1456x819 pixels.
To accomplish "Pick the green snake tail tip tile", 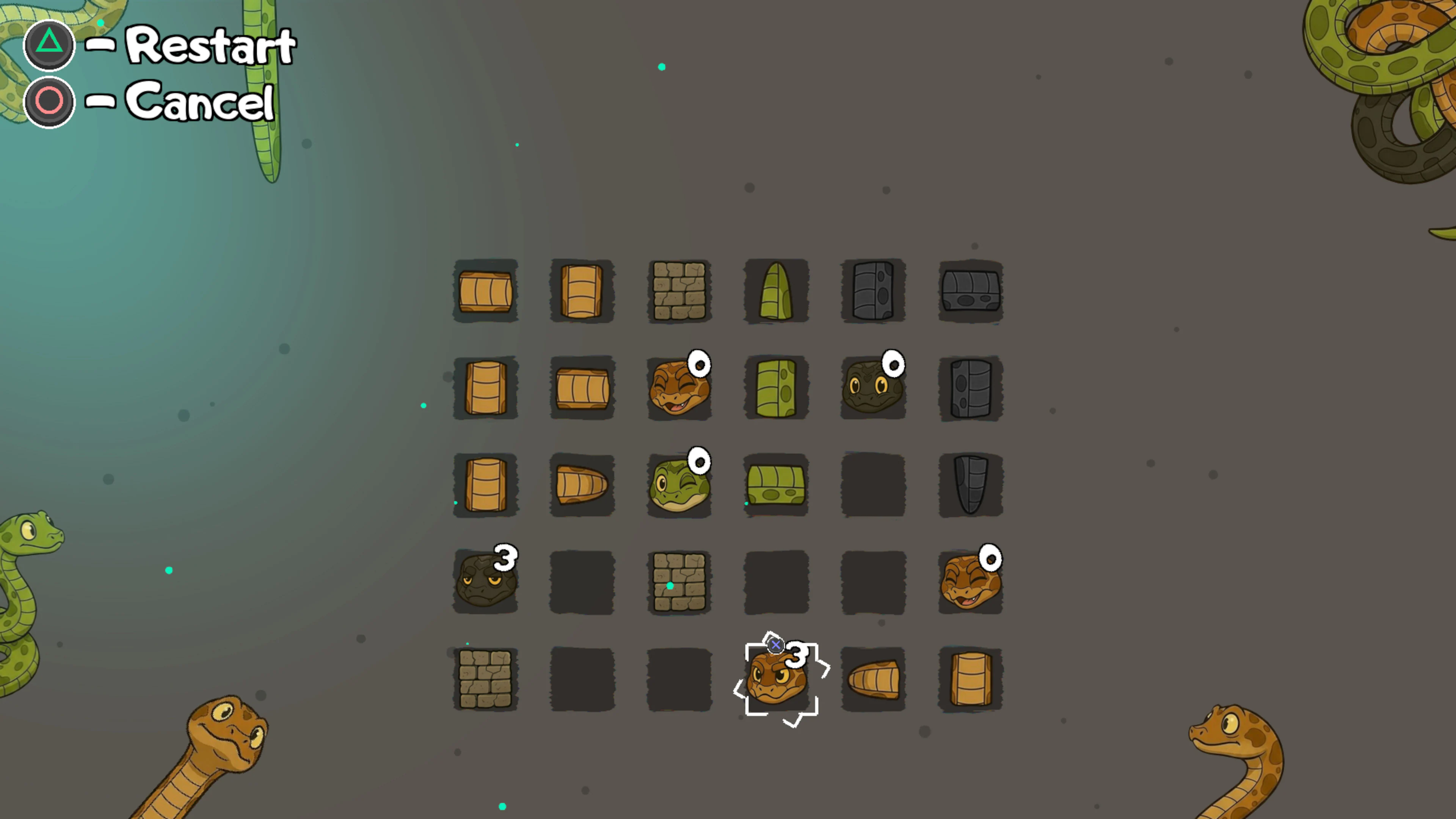I will pyautogui.click(x=775, y=291).
